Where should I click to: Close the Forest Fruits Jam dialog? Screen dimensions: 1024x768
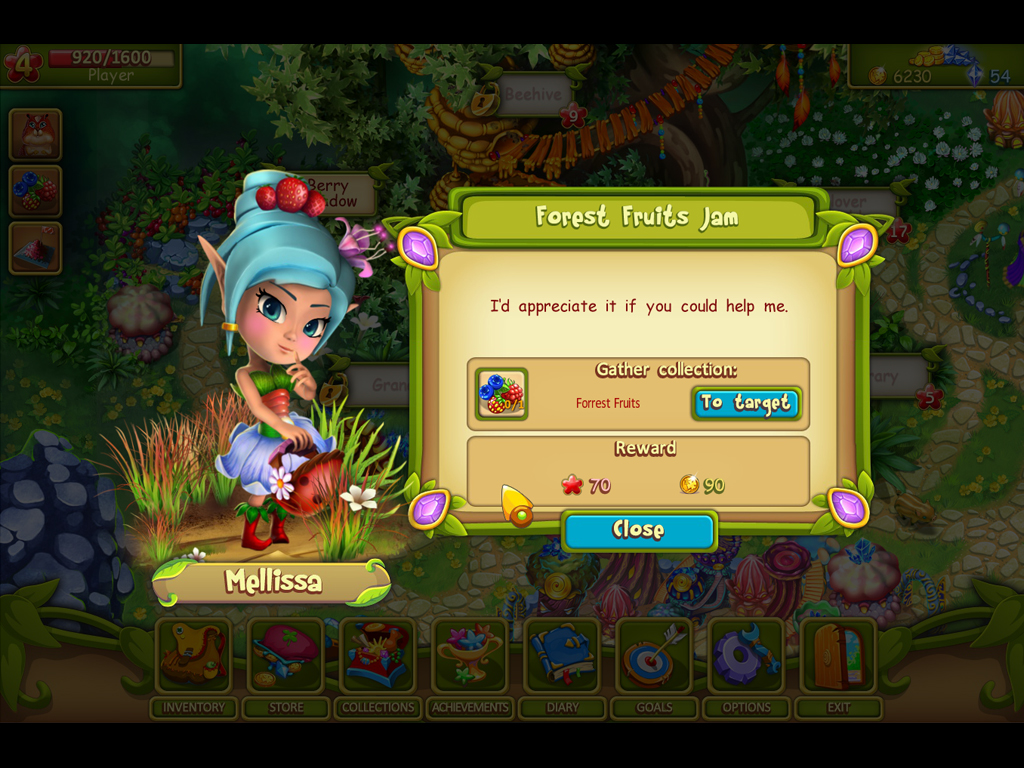639,531
